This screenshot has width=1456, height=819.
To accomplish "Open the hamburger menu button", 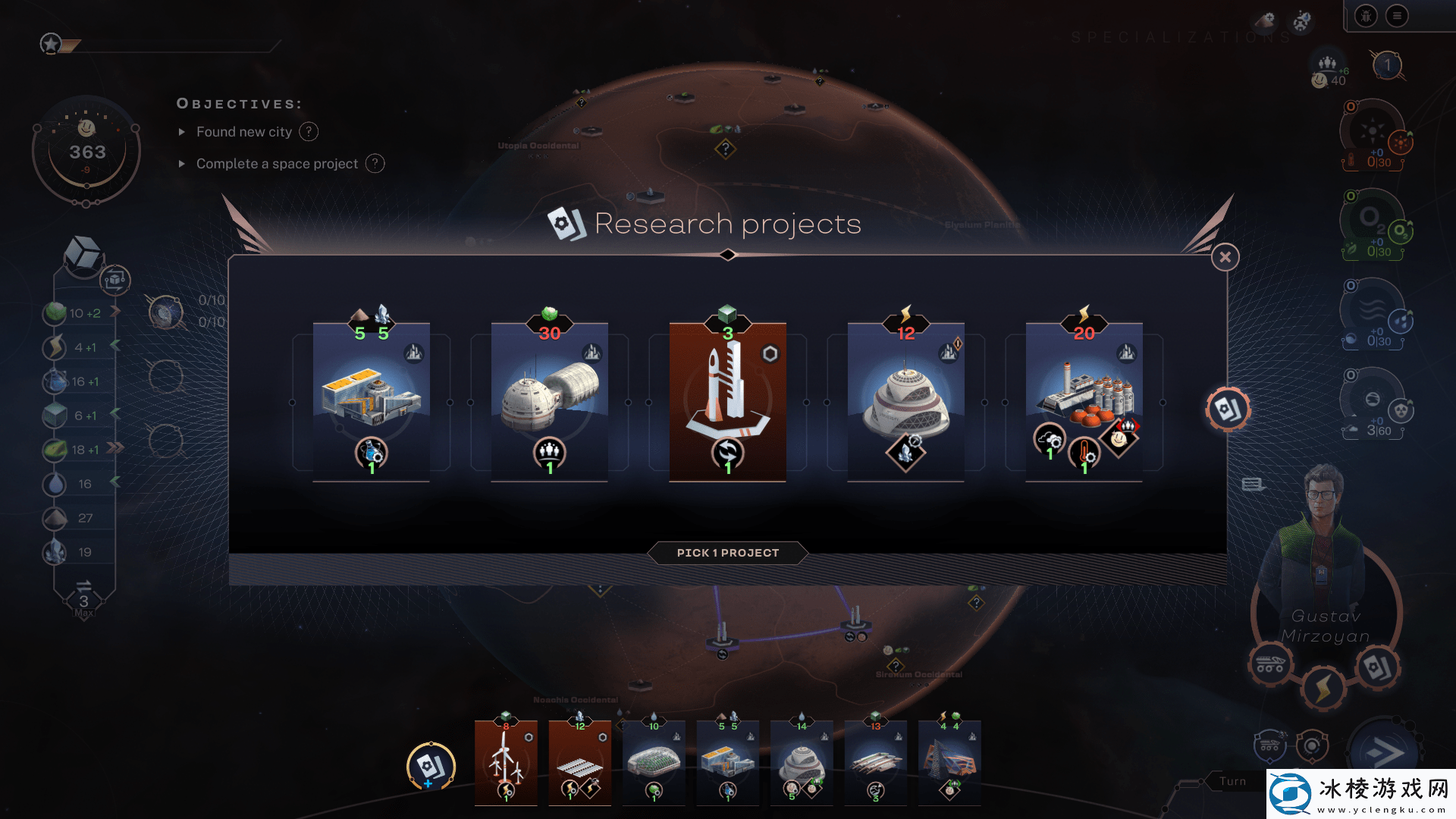I will pos(1397,16).
